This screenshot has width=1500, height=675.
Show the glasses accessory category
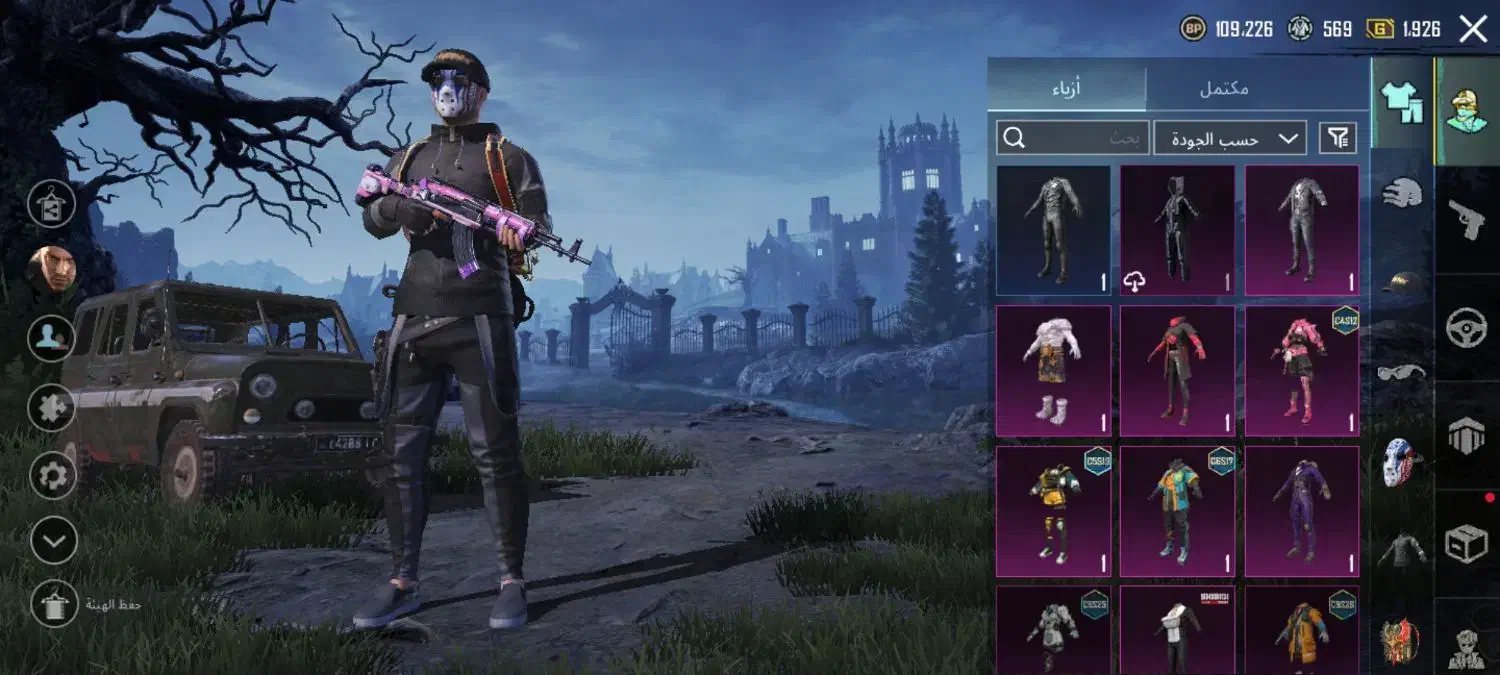(x=1402, y=373)
